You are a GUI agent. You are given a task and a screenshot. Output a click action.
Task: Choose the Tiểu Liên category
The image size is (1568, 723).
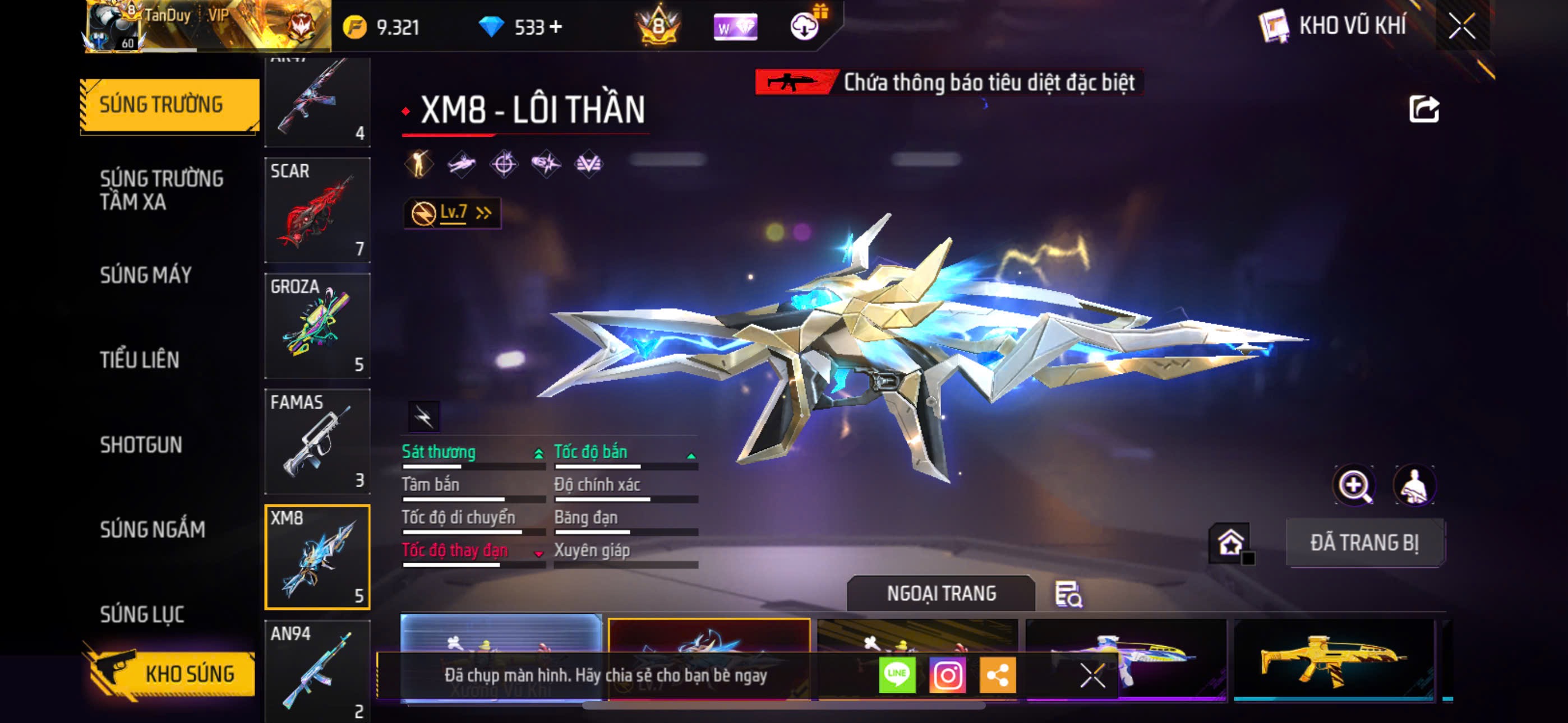[x=140, y=360]
